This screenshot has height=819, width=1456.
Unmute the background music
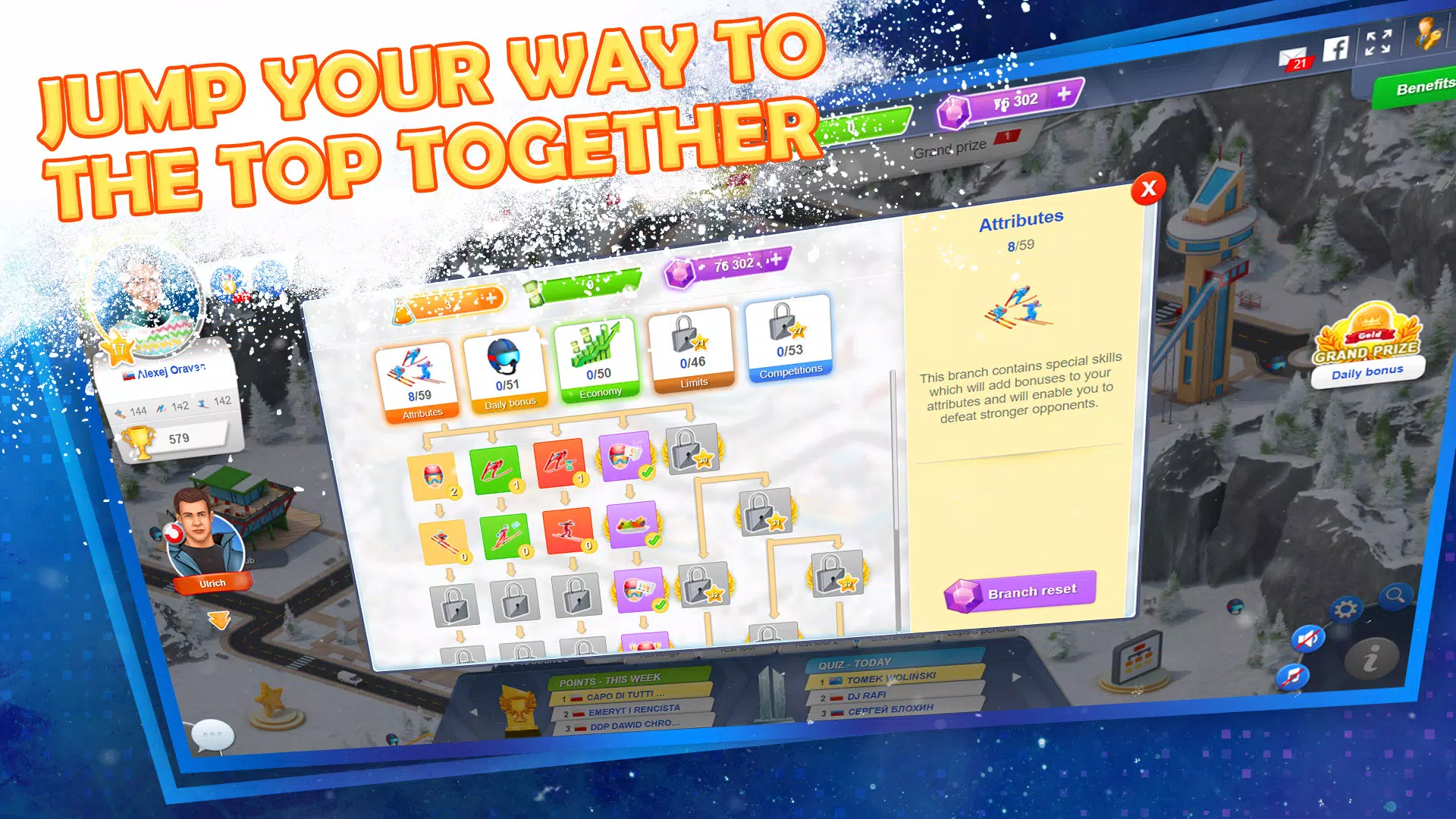pyautogui.click(x=1293, y=677)
